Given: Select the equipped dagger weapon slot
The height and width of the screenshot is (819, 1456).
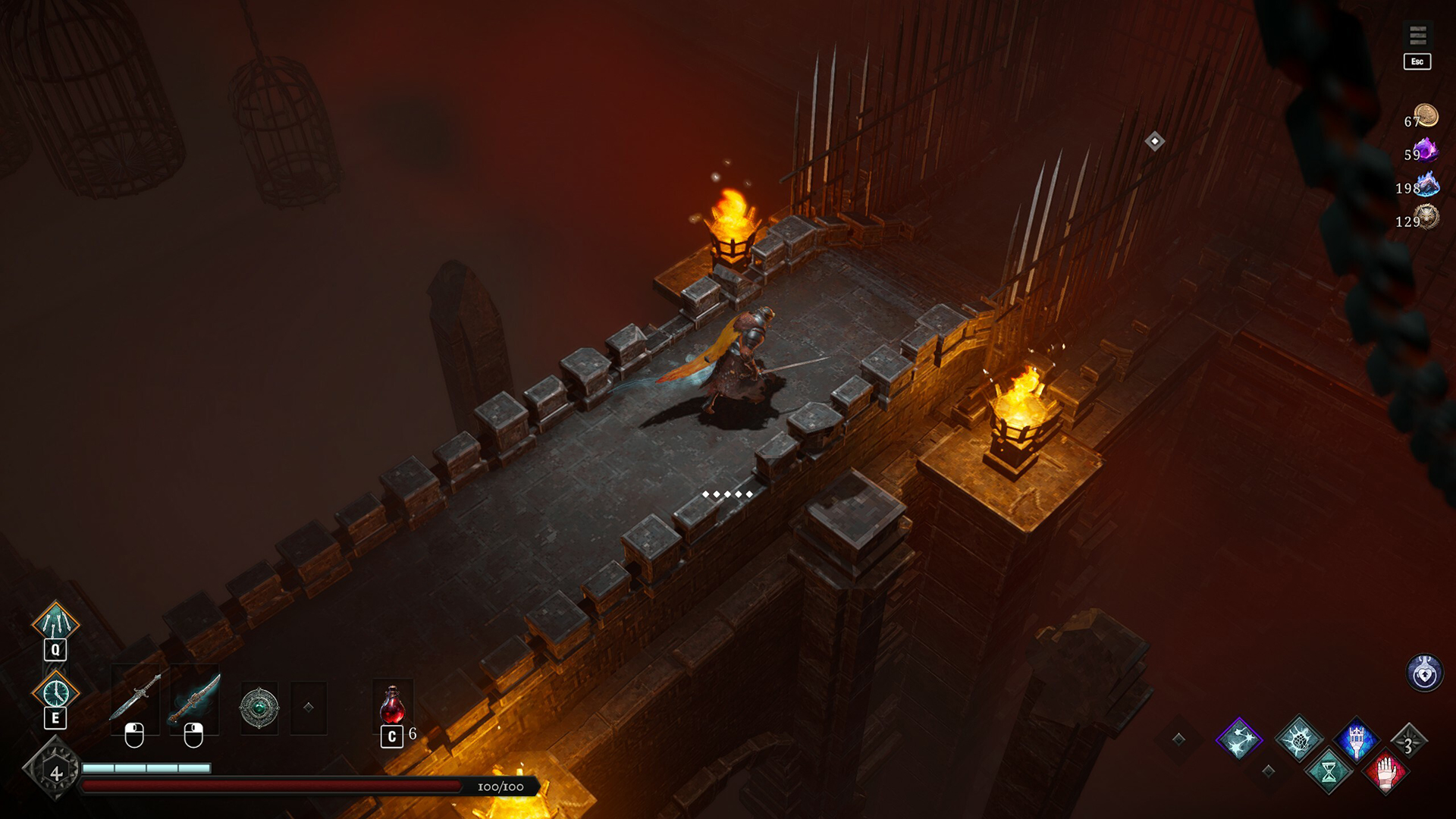Looking at the screenshot, I should tap(136, 698).
